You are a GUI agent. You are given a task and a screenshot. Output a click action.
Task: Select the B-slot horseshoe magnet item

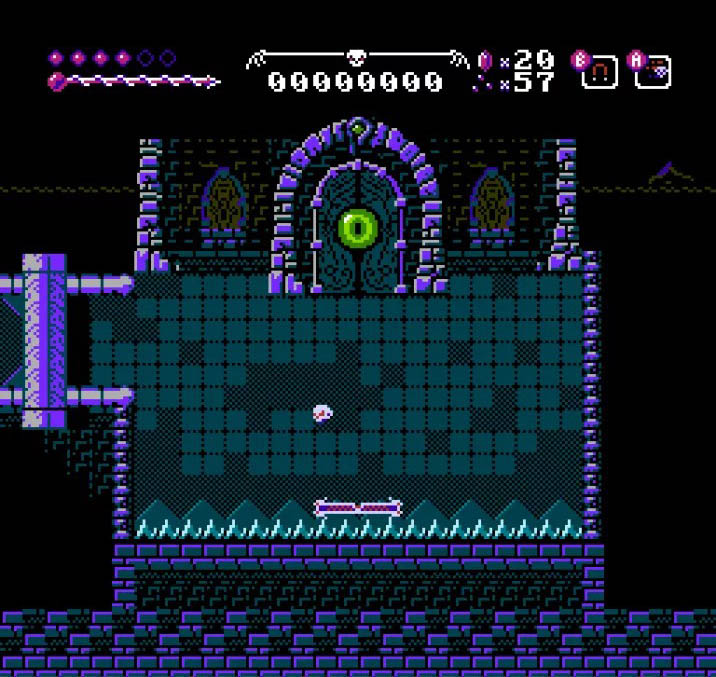(x=600, y=73)
